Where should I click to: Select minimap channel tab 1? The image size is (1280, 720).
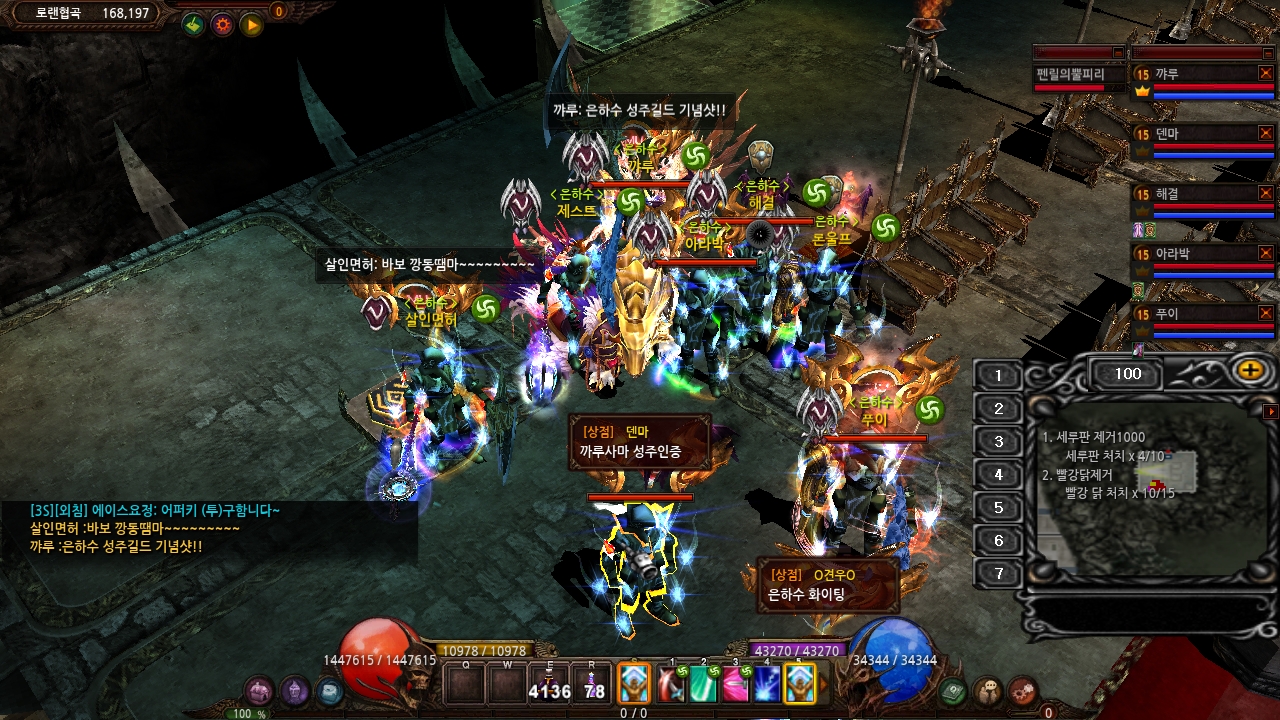click(997, 376)
